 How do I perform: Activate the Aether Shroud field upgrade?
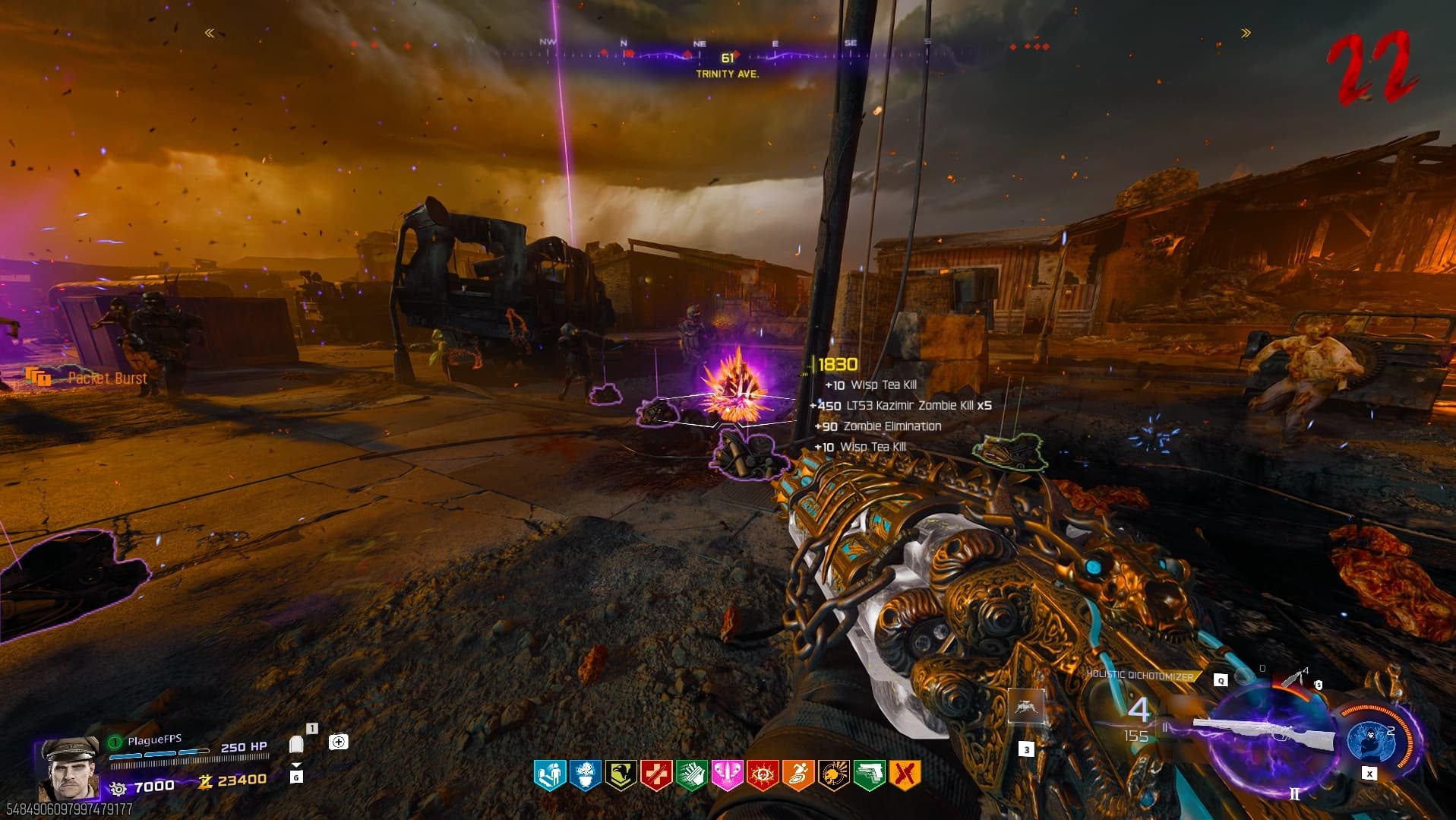1369,742
